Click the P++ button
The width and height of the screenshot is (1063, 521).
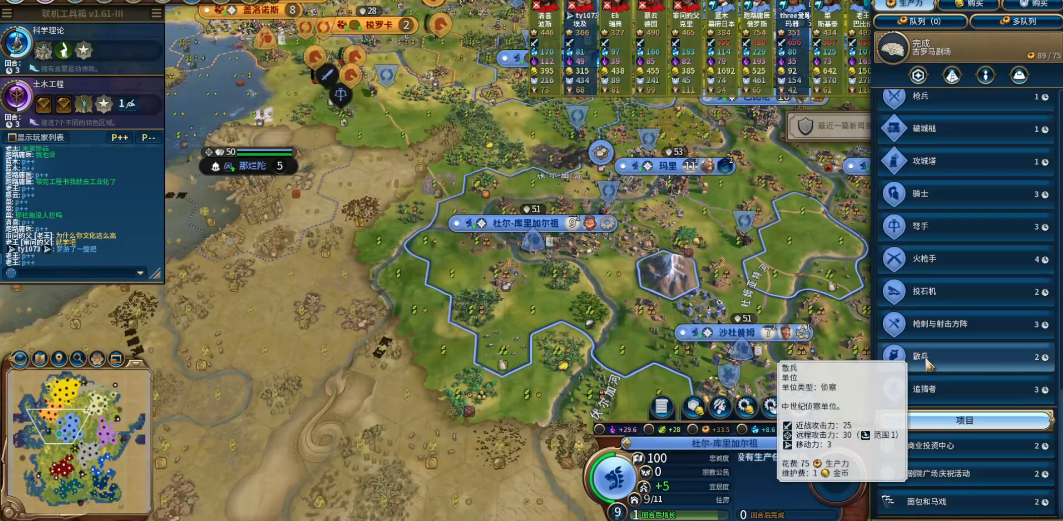click(120, 137)
